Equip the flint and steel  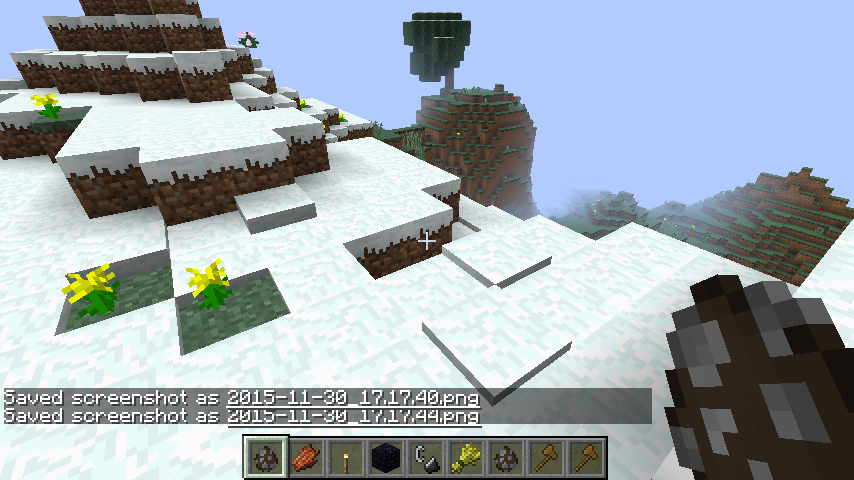click(427, 457)
